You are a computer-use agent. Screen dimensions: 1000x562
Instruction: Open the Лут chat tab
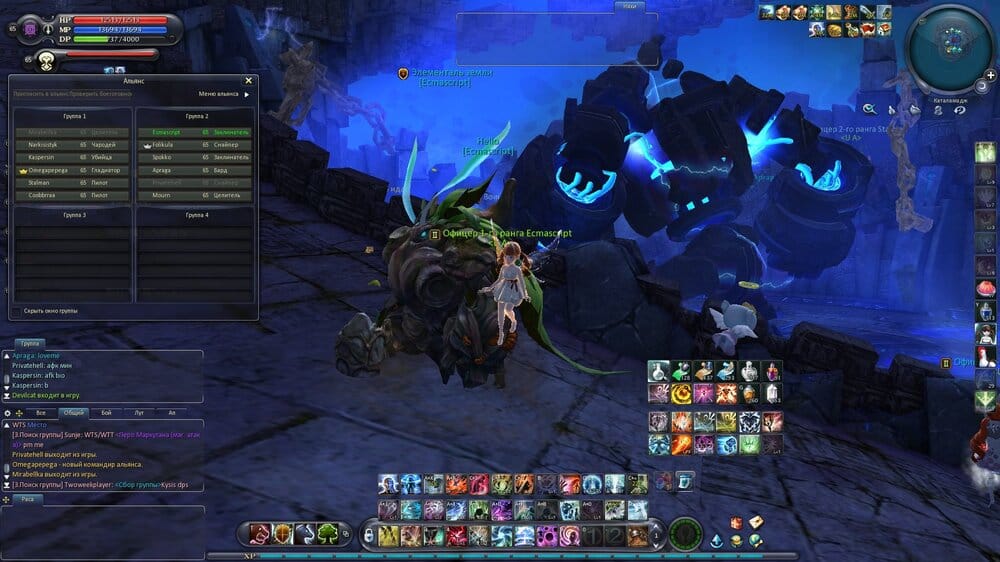tap(139, 412)
